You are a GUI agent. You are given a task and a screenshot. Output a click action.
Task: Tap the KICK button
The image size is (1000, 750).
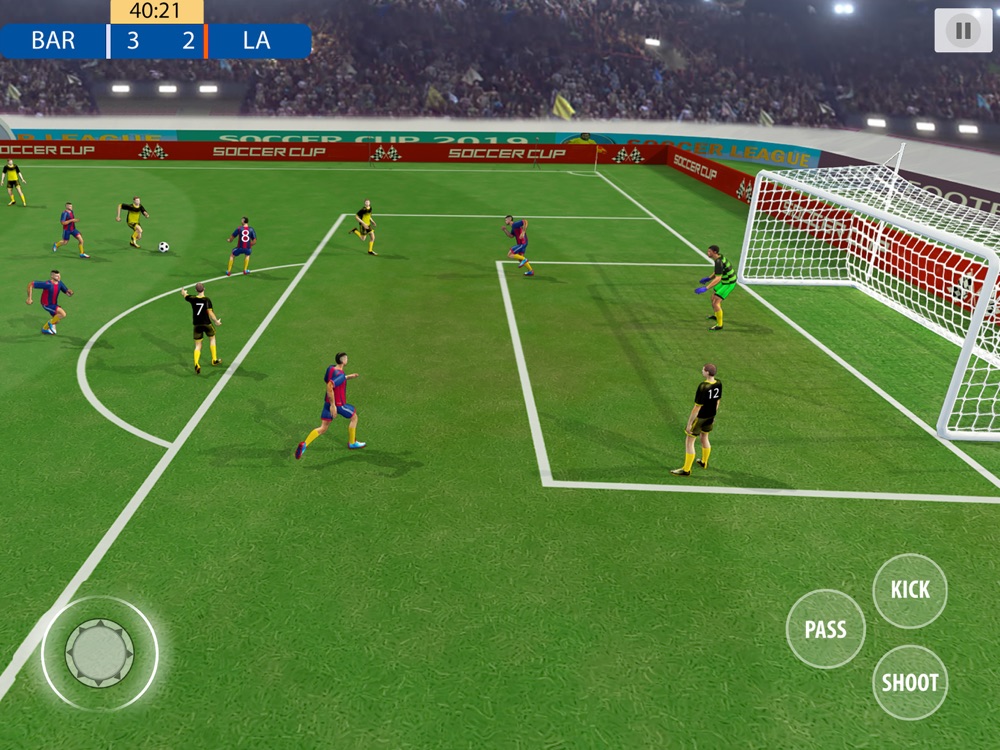click(910, 590)
